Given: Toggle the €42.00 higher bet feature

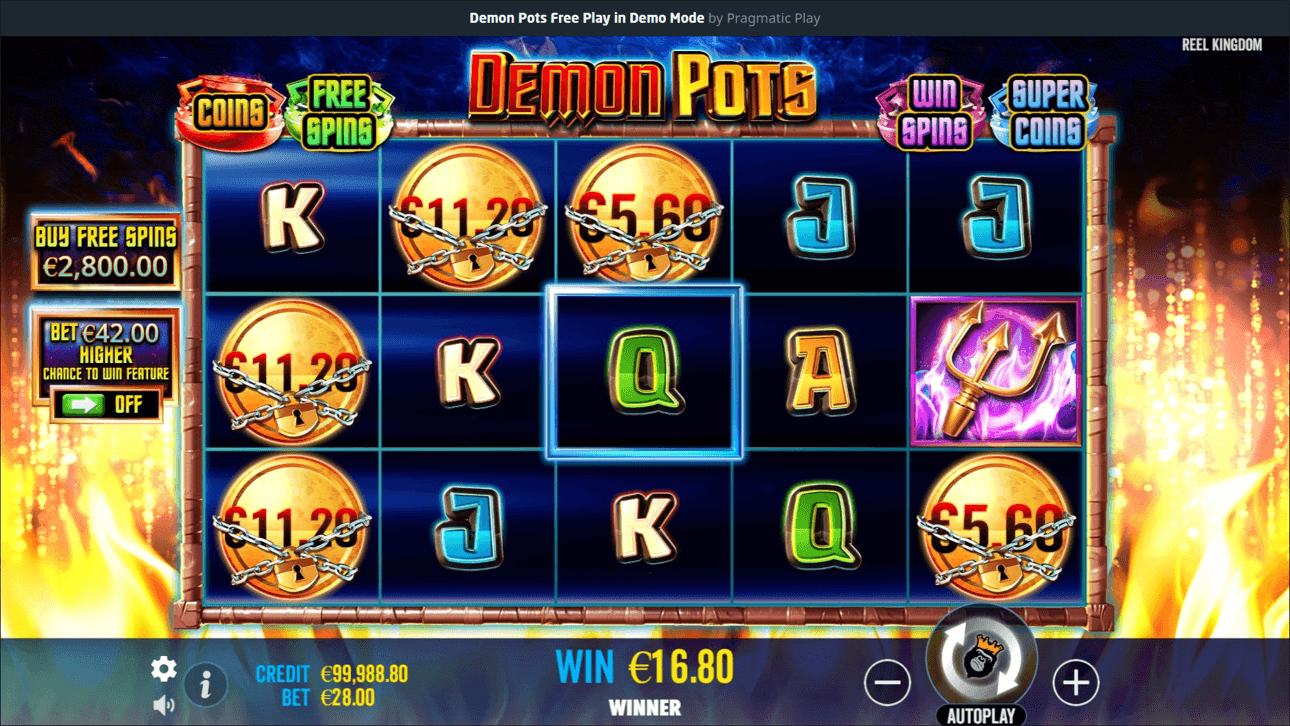Looking at the screenshot, I should tap(105, 404).
